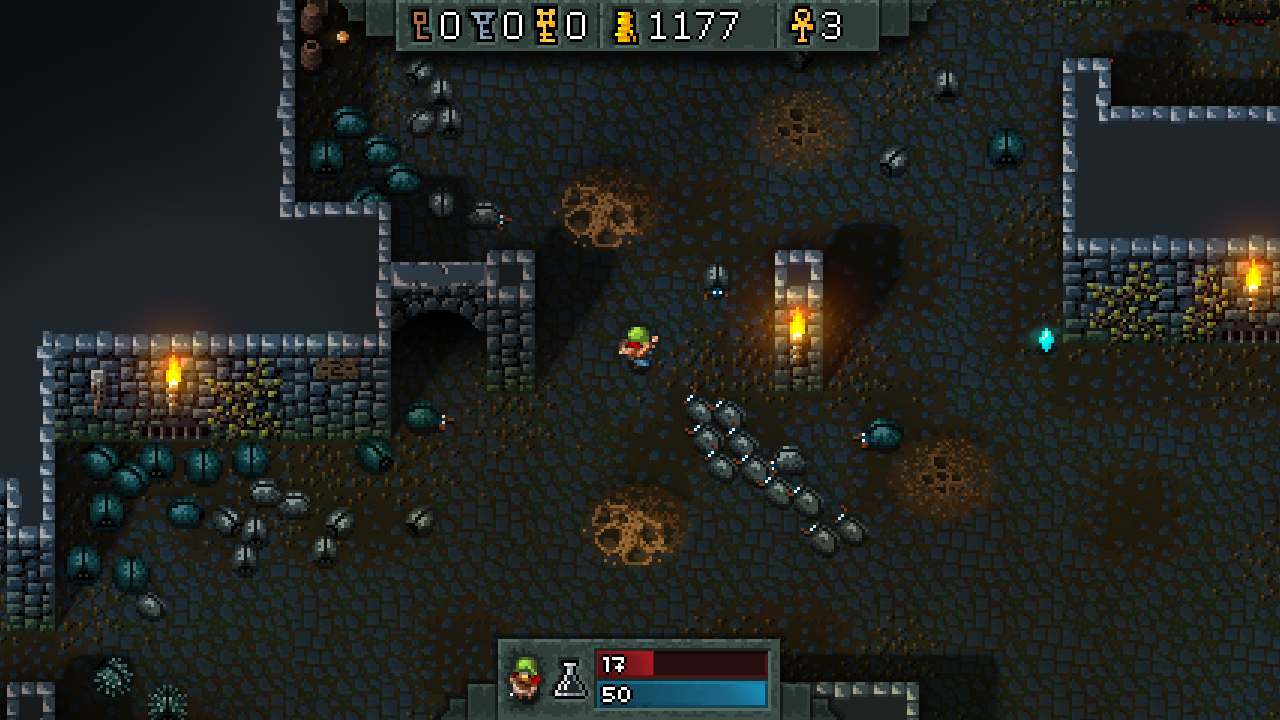Click the potion flask icon

pos(570,679)
